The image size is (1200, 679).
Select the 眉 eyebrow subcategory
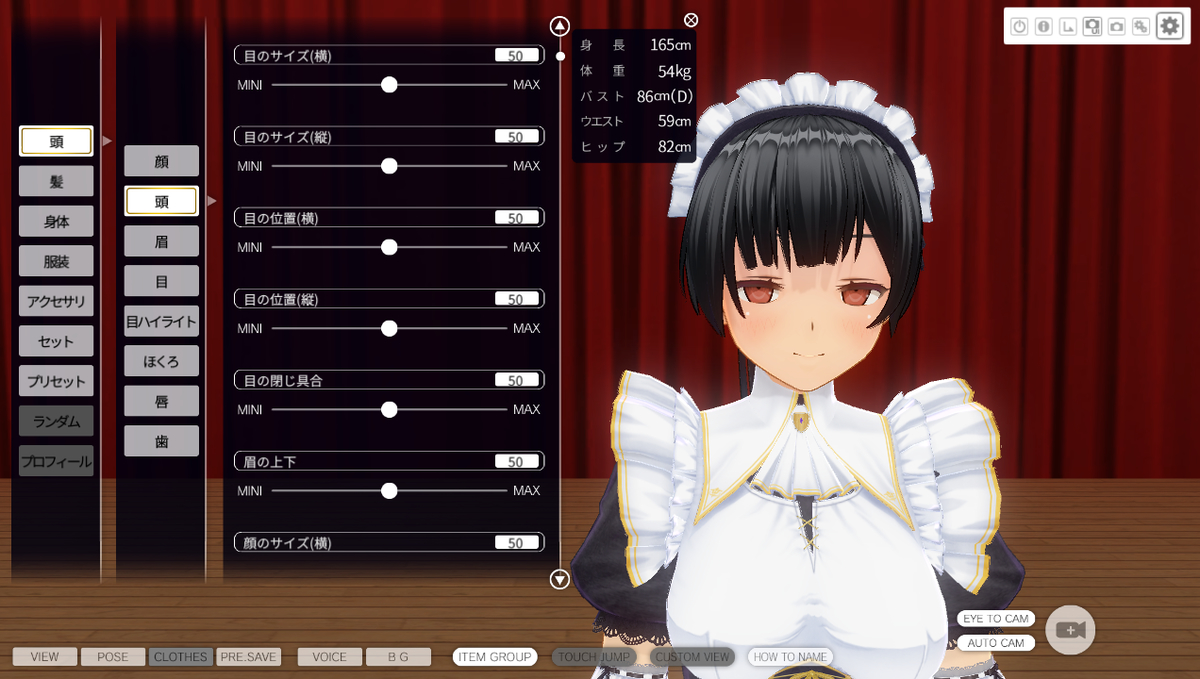161,241
